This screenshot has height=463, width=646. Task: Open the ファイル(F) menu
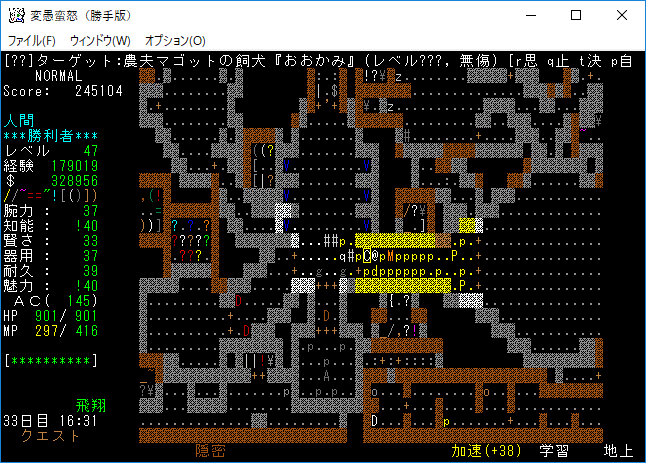pos(31,40)
